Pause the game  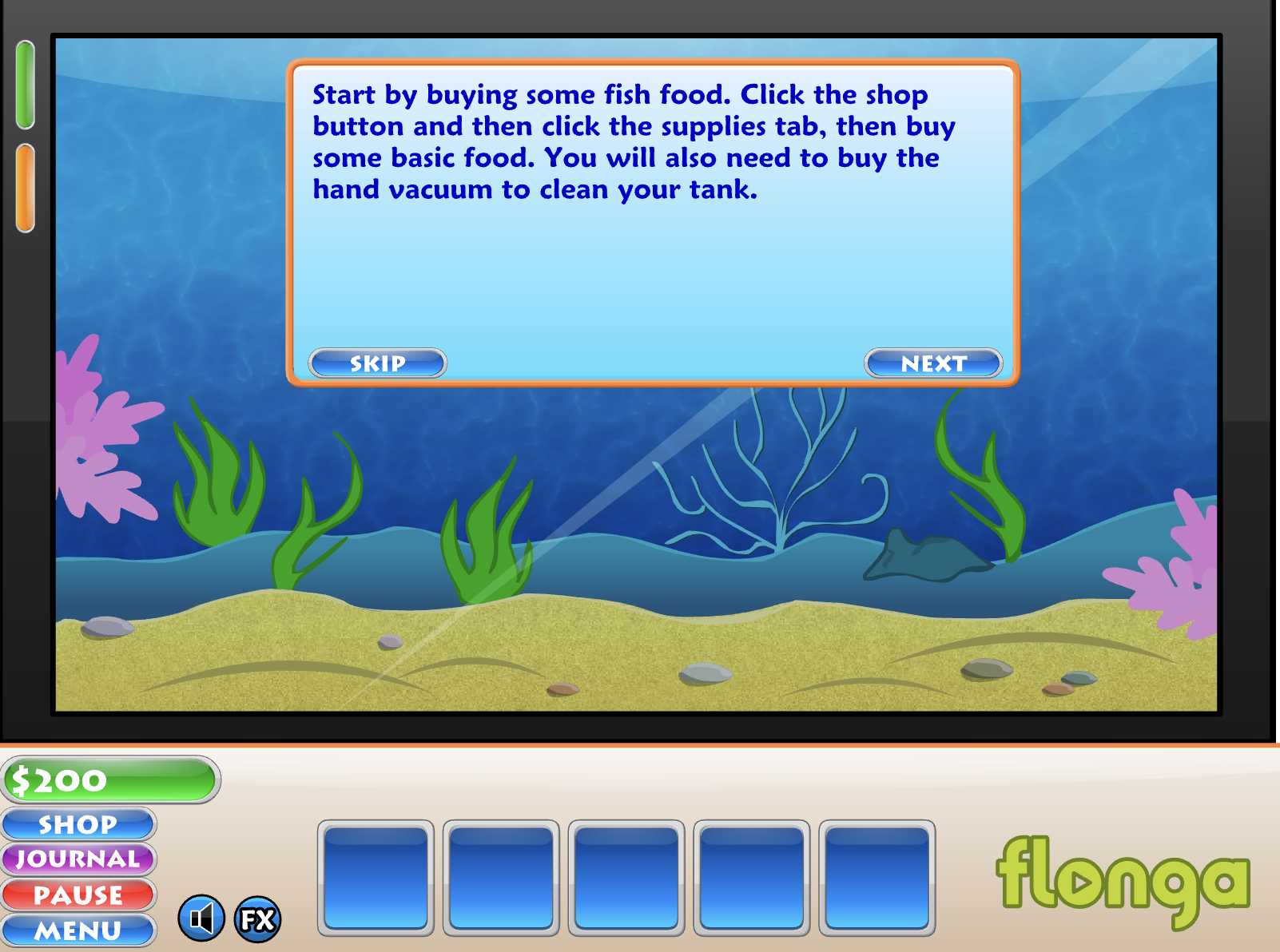78,895
